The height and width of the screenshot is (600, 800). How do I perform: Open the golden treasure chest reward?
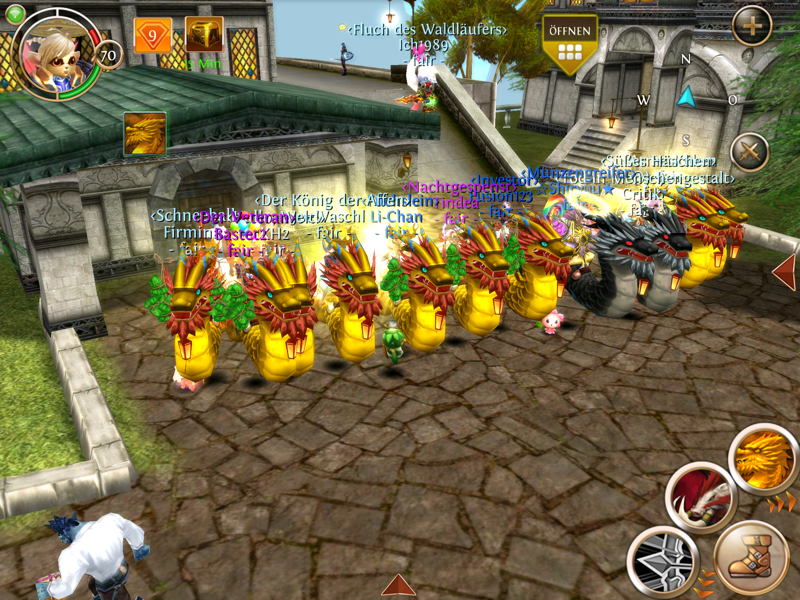click(x=204, y=36)
